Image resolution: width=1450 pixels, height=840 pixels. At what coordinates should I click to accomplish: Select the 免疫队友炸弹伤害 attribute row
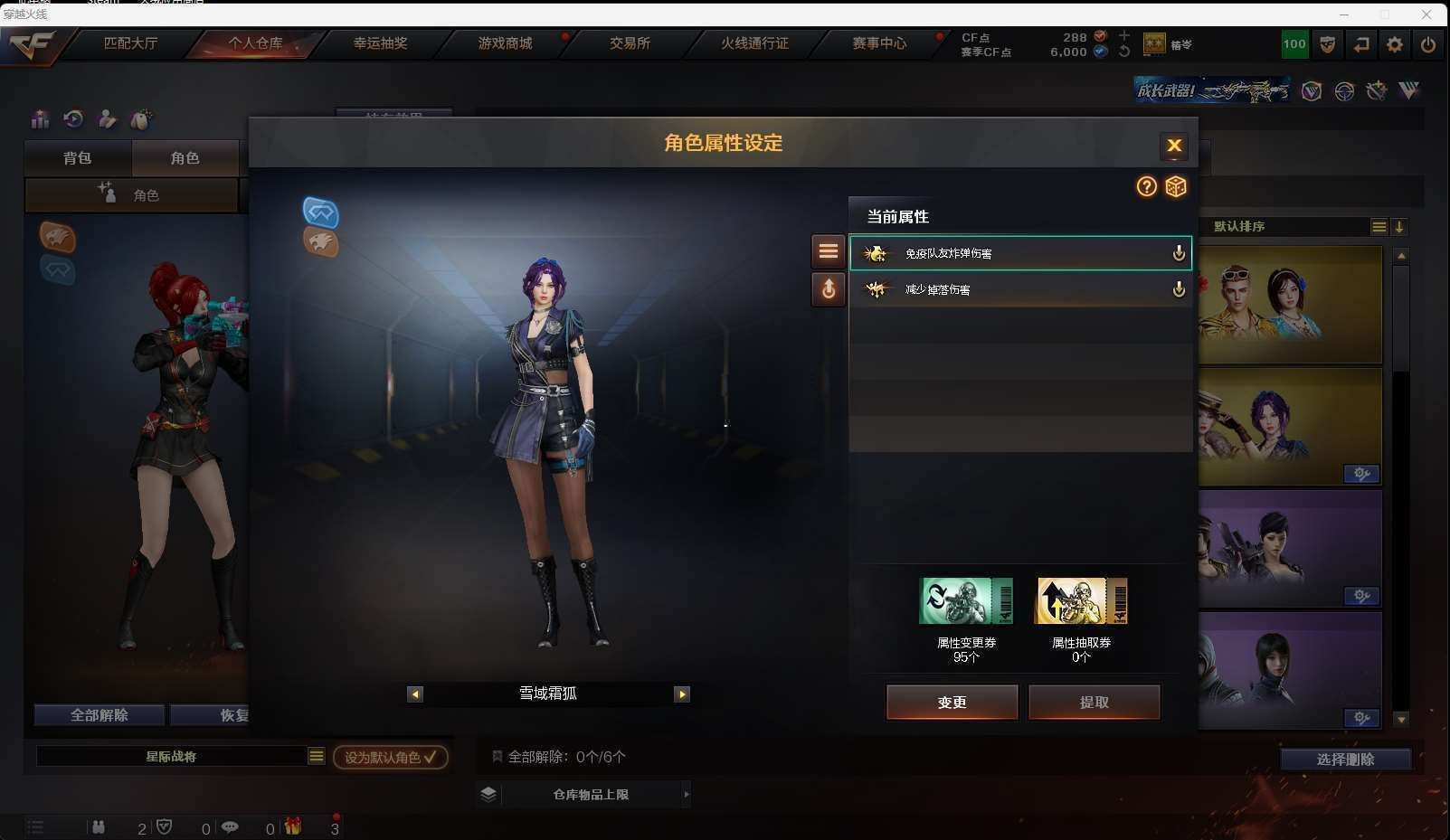1019,253
